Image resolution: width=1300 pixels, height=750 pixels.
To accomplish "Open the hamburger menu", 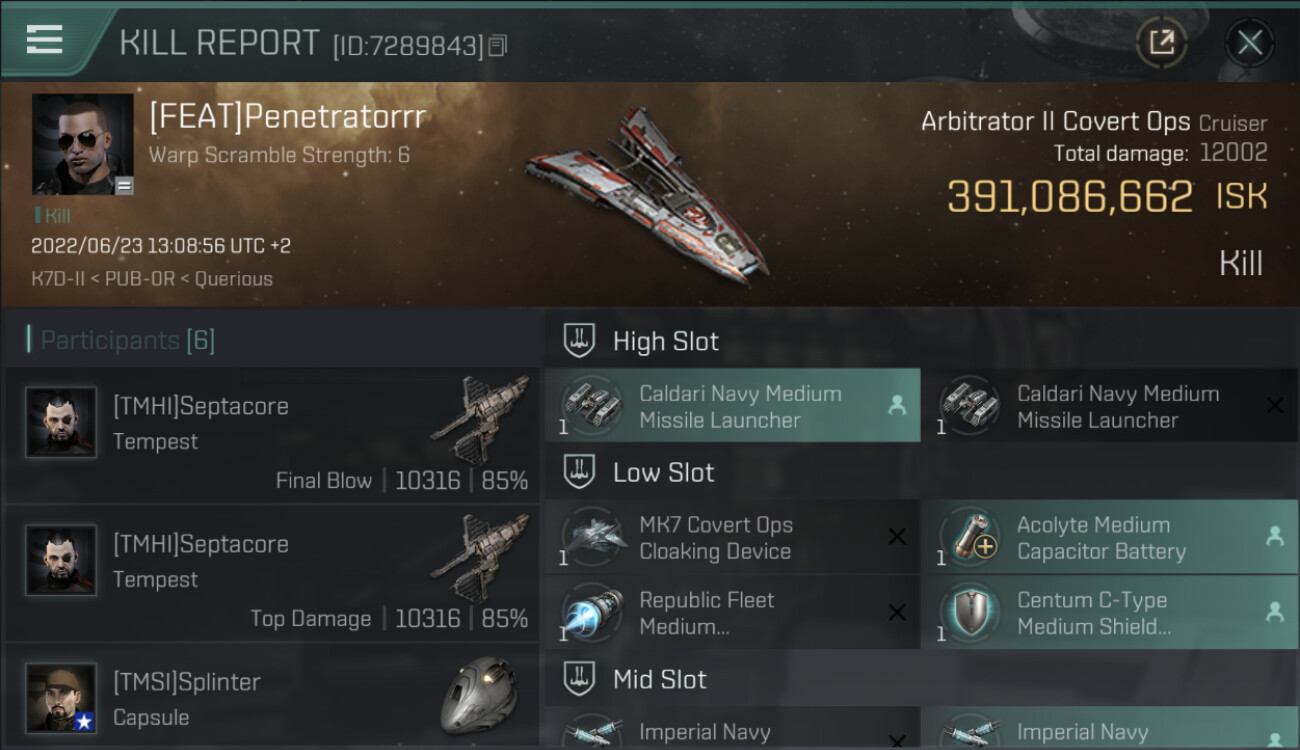I will [45, 40].
